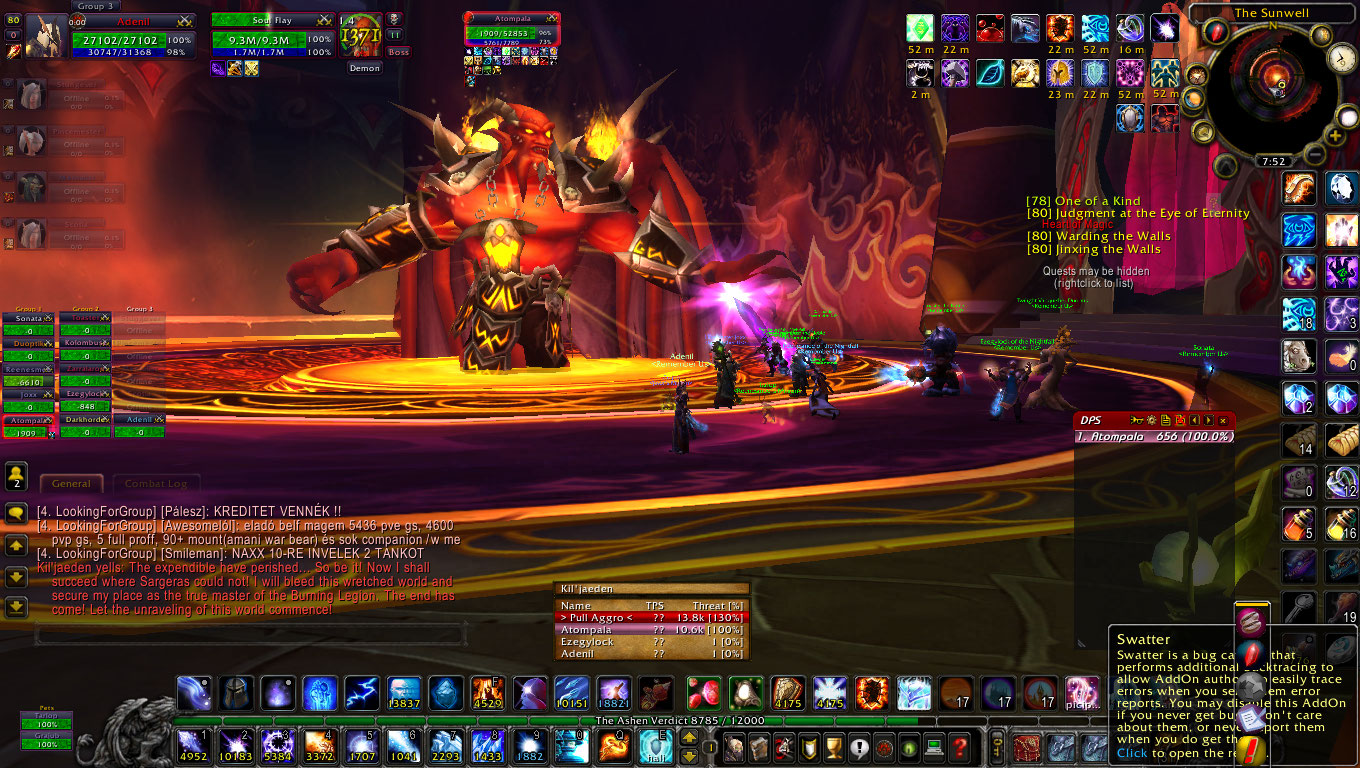Open the DPS meter gear settings
This screenshot has height=768, width=1360.
(1151, 421)
